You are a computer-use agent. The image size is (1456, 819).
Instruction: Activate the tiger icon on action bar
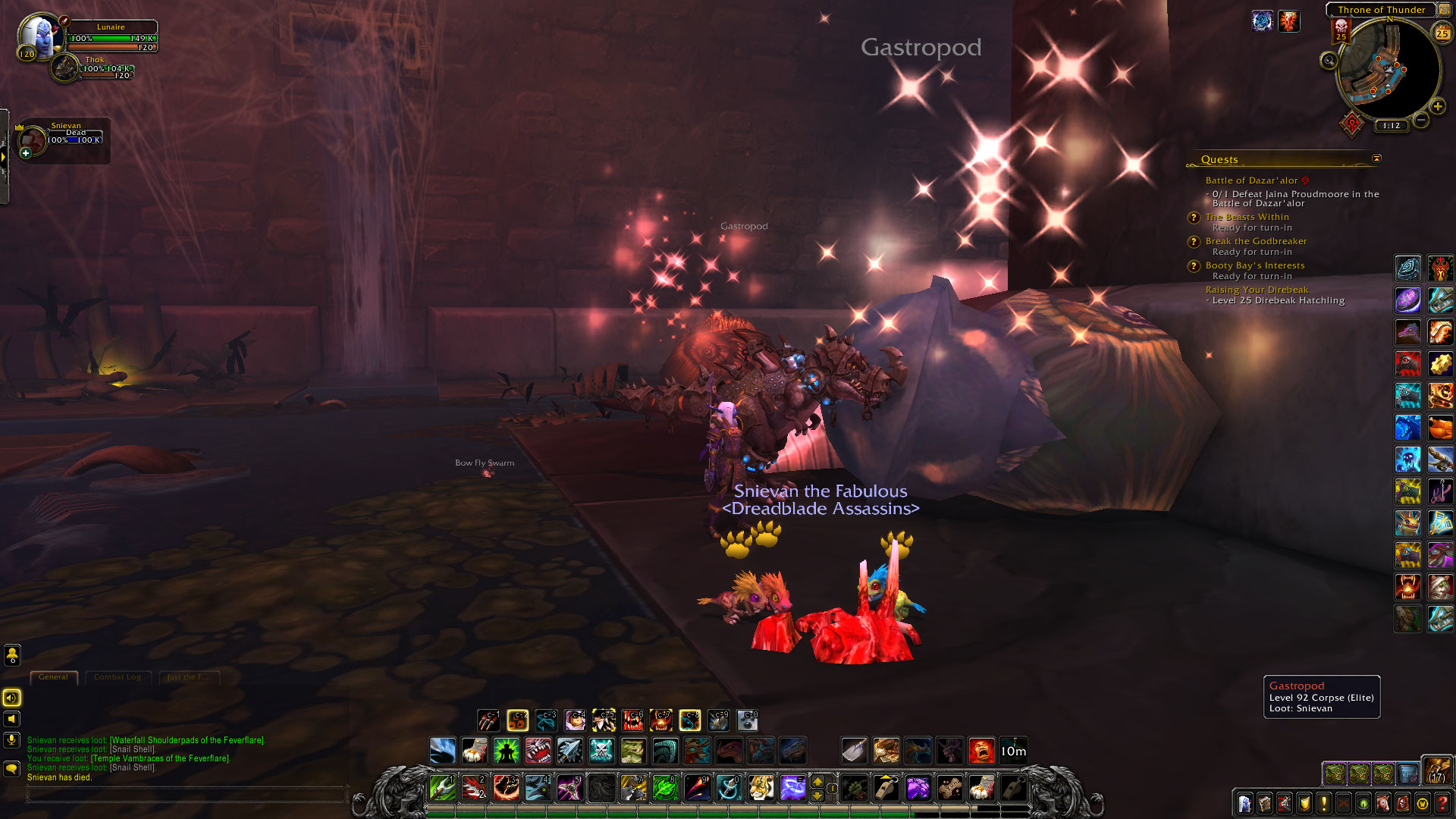pyautogui.click(x=761, y=788)
